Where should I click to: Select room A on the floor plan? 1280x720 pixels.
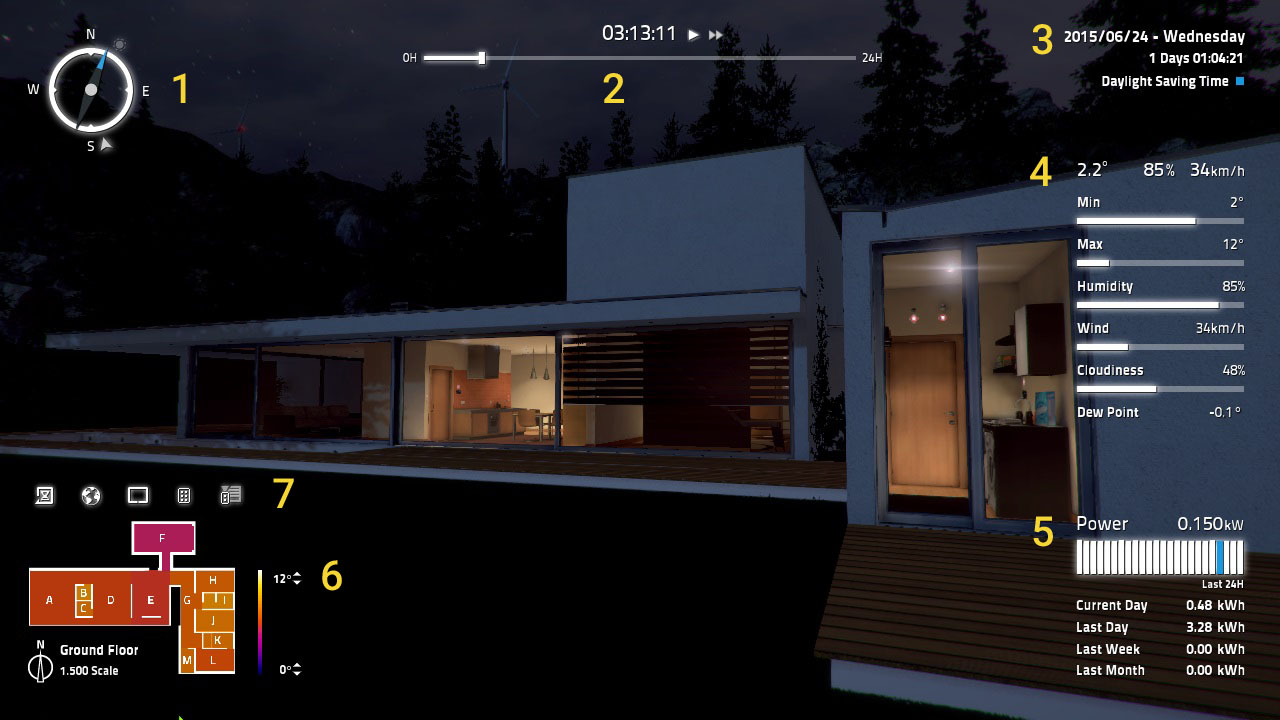pyautogui.click(x=50, y=600)
